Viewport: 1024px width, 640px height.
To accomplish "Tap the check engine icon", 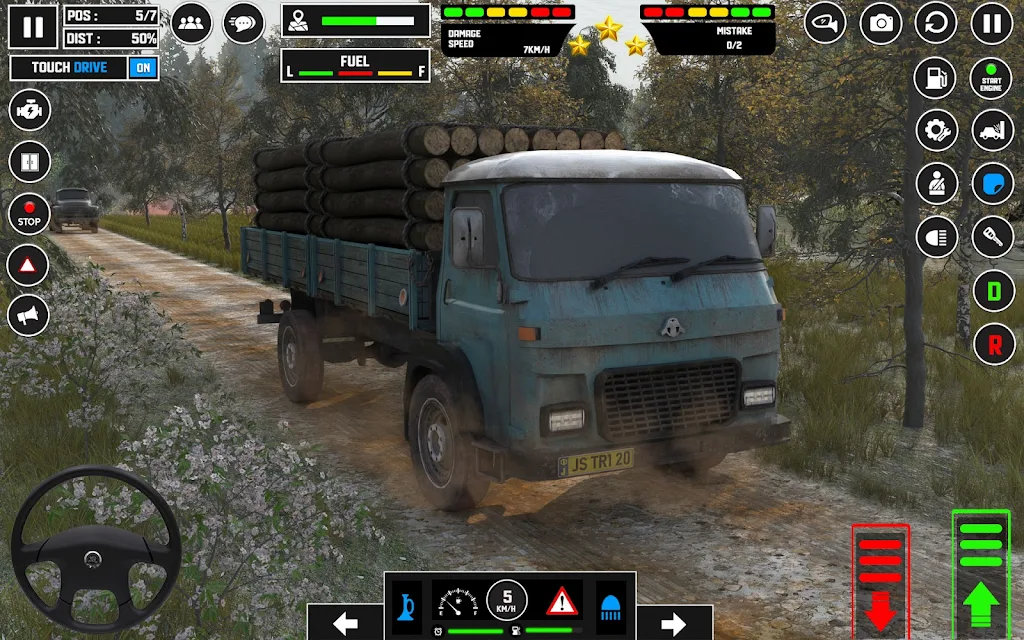I will point(29,109).
